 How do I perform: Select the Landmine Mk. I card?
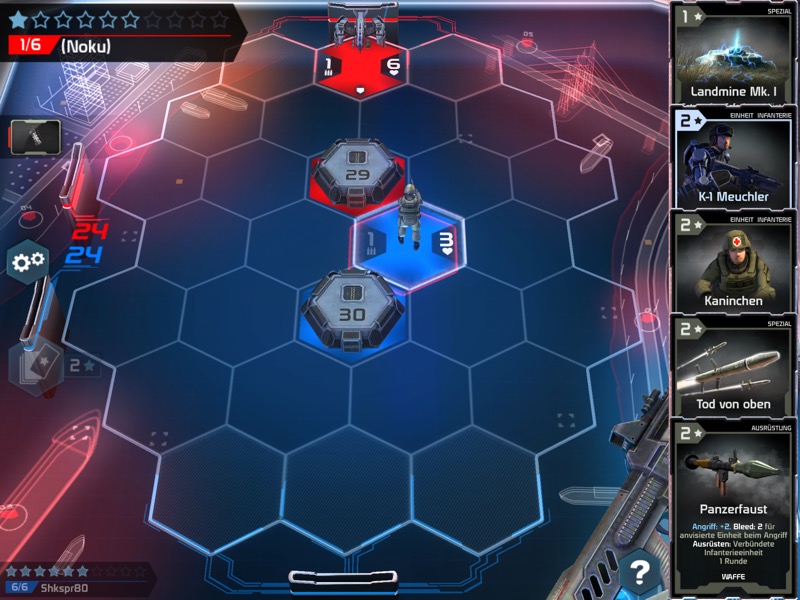735,53
